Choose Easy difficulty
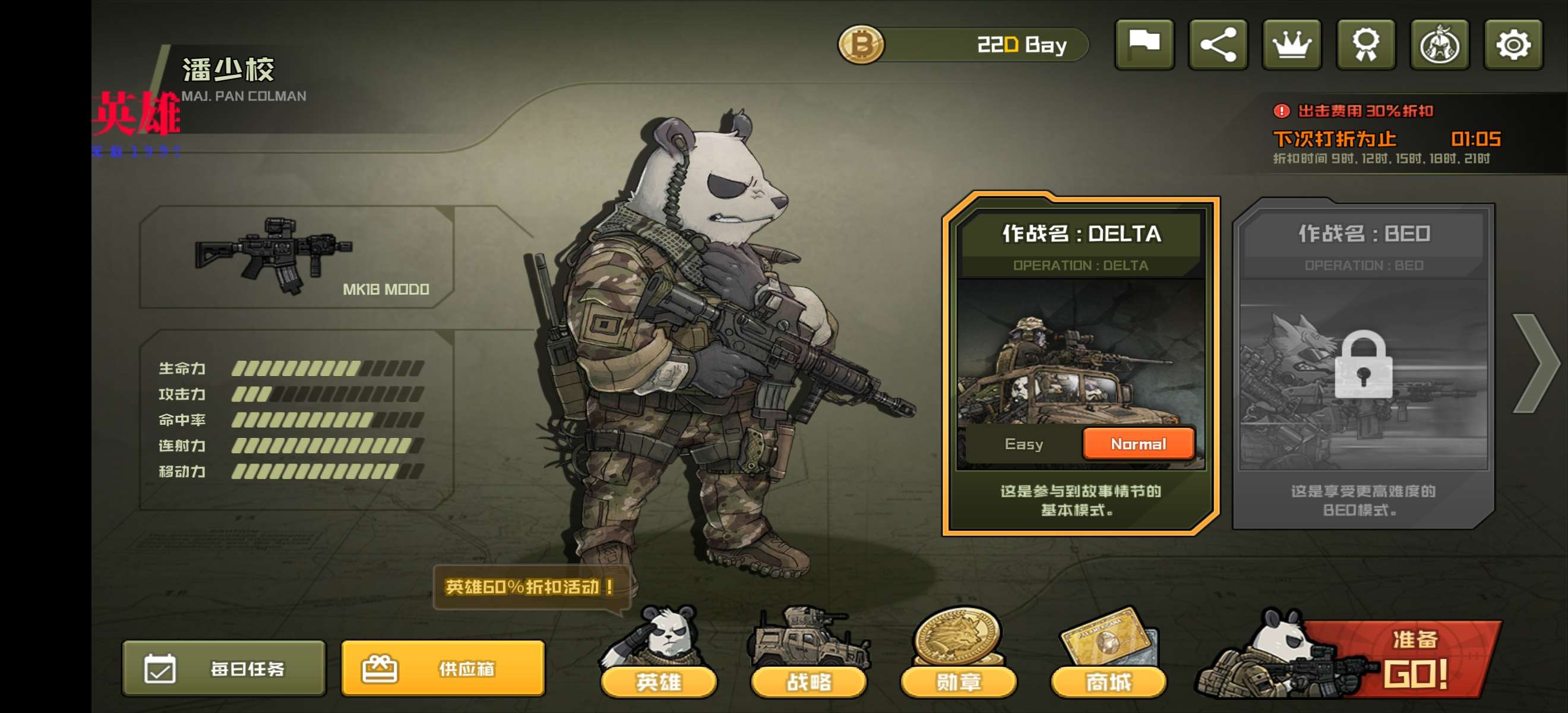 click(x=1024, y=444)
